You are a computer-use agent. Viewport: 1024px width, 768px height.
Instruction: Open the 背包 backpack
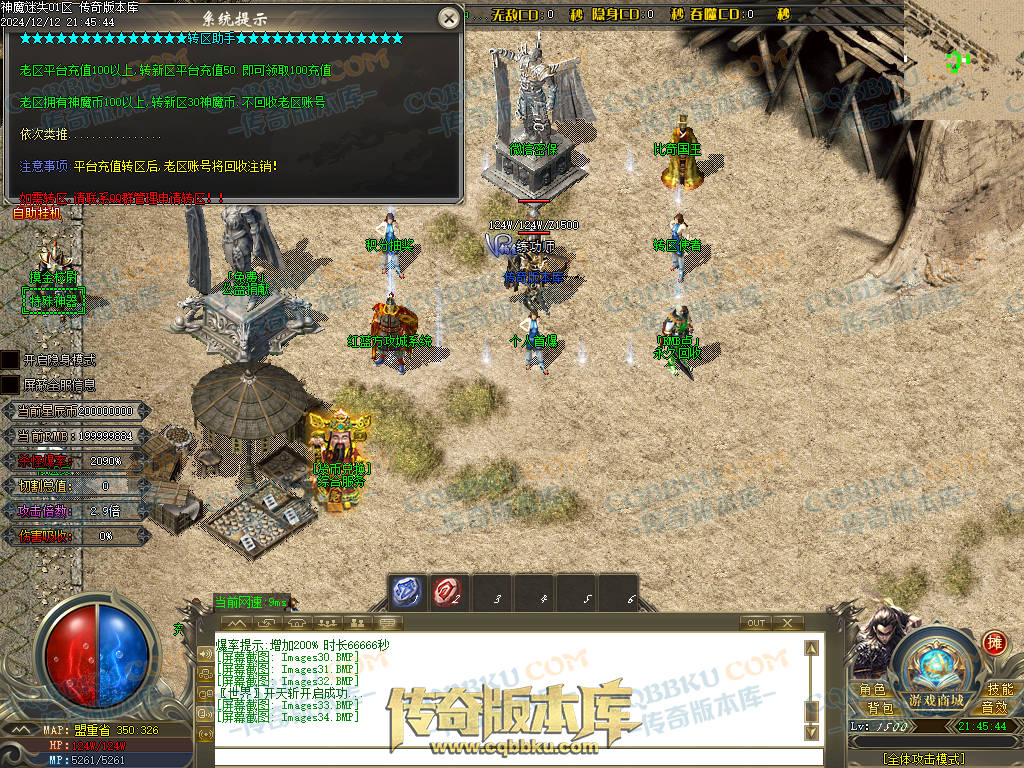point(880,708)
